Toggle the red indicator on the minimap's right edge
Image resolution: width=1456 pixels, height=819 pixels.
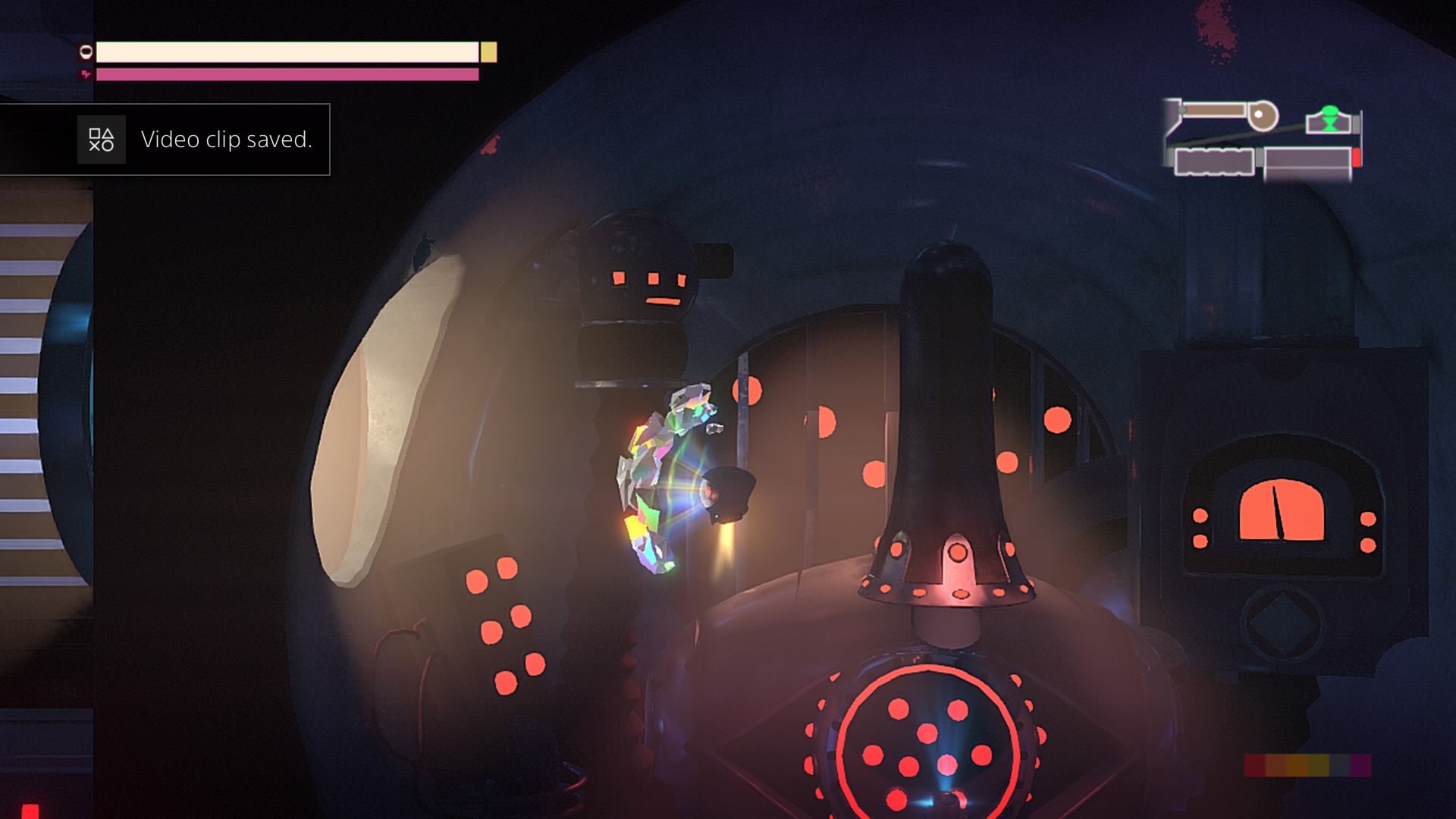click(x=1357, y=158)
